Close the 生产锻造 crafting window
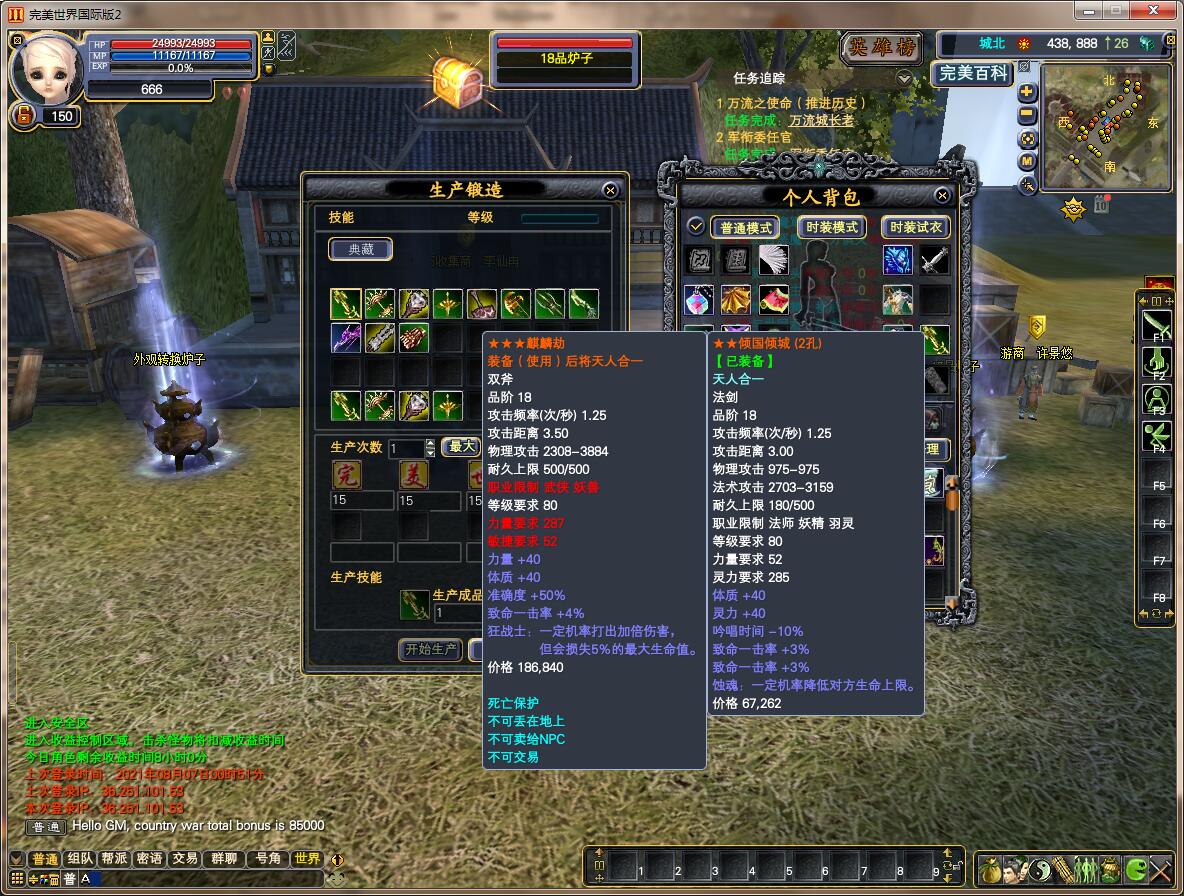 (610, 190)
